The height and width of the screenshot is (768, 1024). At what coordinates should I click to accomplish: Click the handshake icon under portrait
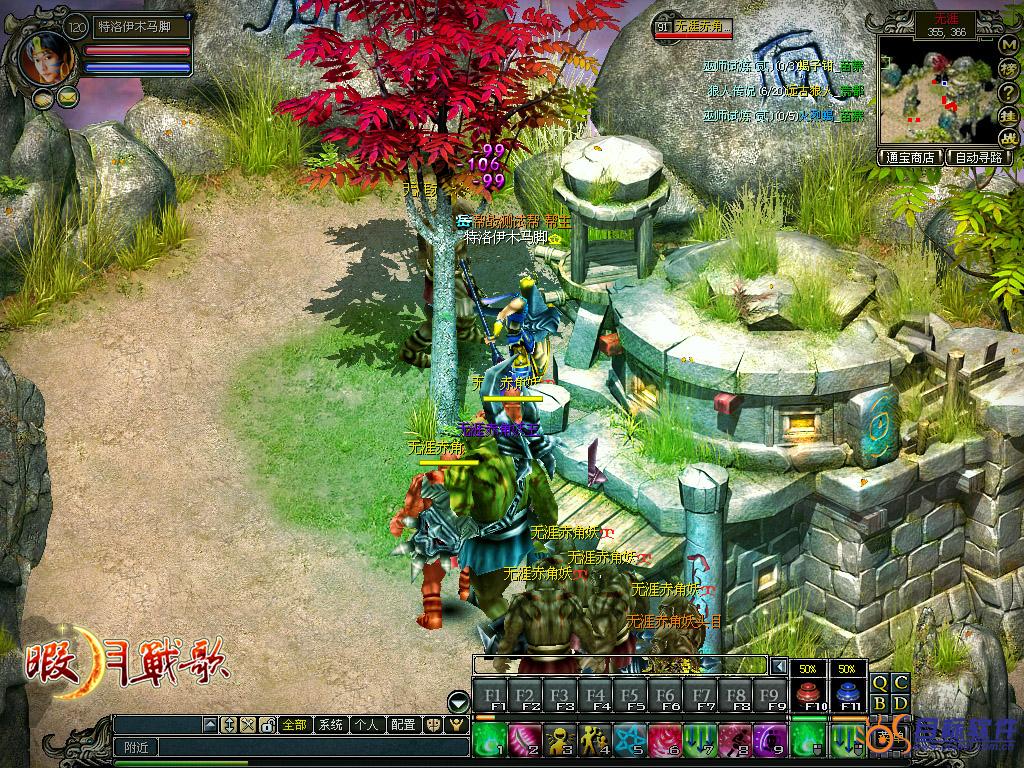(x=44, y=98)
